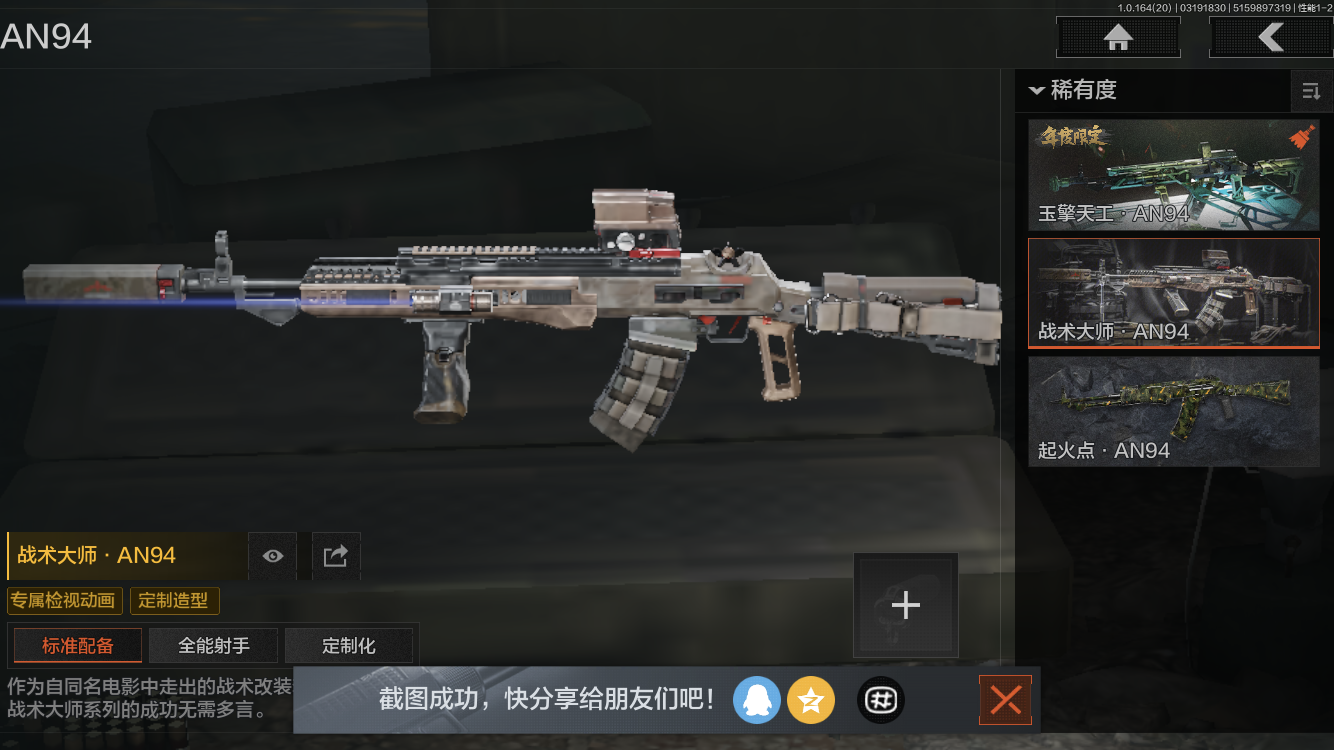Expand the 专属检视动画 inspect animation tag
This screenshot has height=750, width=1334.
click(x=65, y=601)
